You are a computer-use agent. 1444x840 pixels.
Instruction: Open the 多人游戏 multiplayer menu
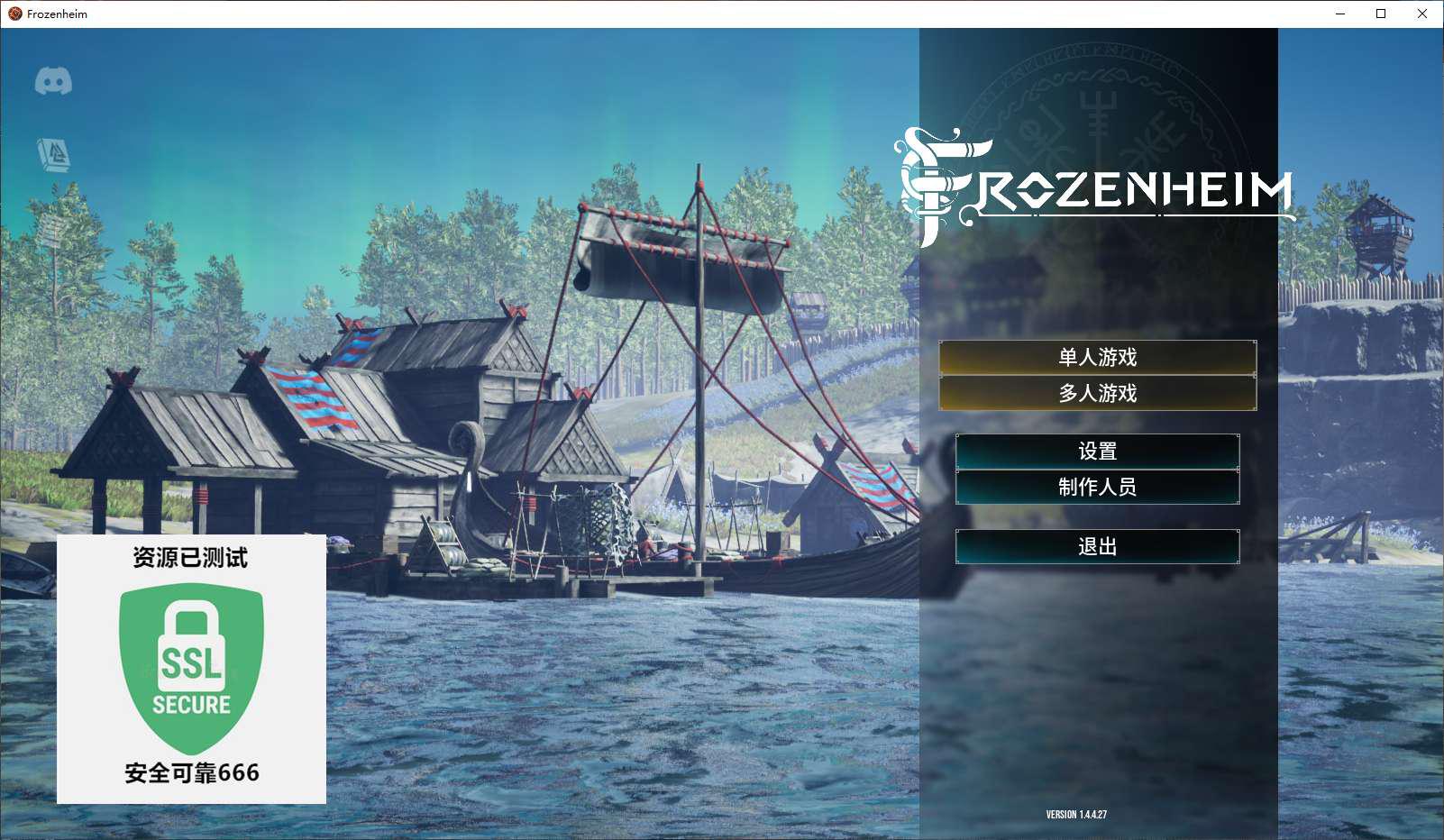tap(1097, 394)
